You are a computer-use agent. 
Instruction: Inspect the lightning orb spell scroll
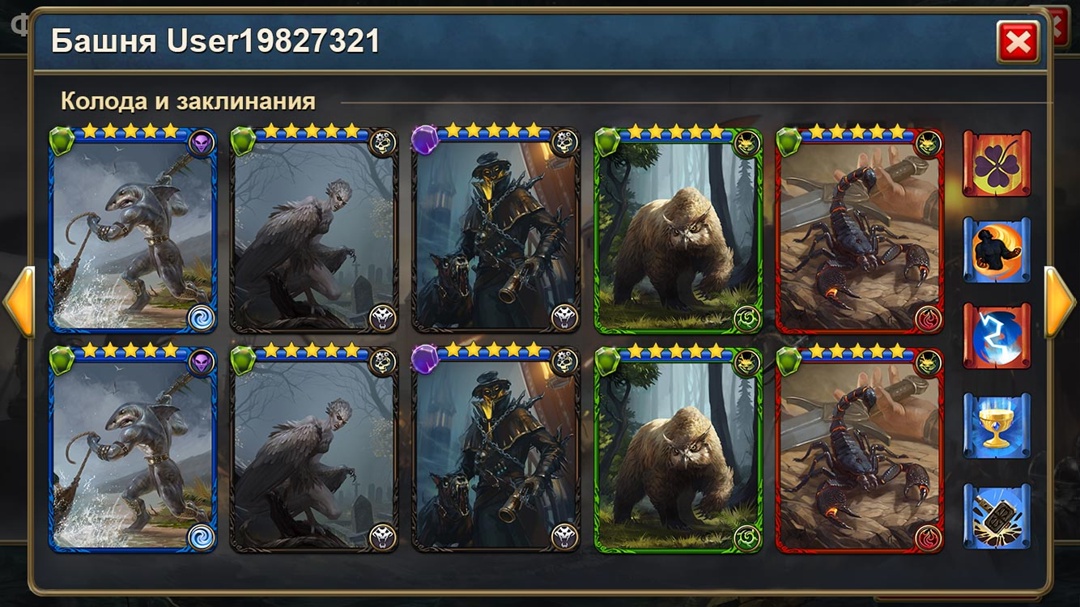tap(996, 337)
